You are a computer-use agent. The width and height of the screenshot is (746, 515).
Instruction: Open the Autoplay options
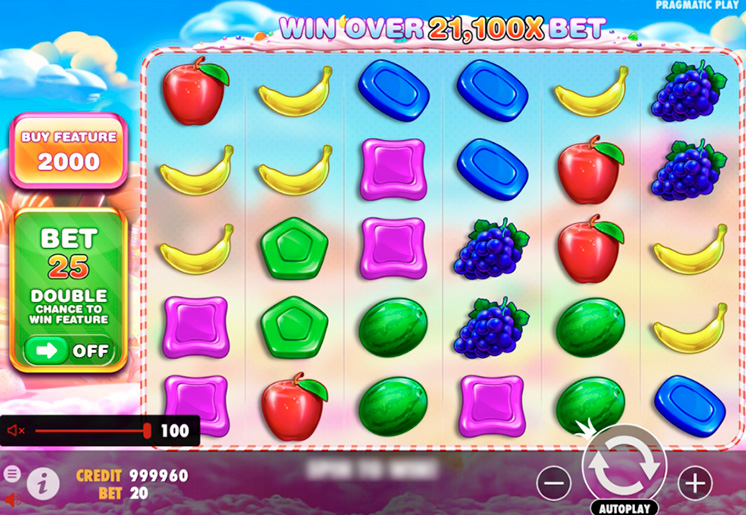pos(623,506)
